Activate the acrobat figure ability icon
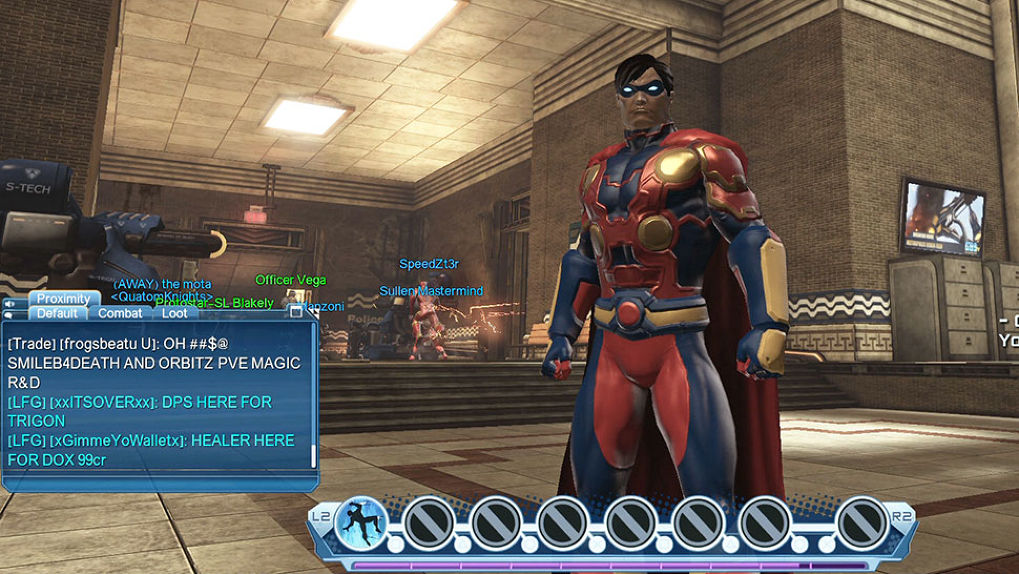 (x=361, y=522)
